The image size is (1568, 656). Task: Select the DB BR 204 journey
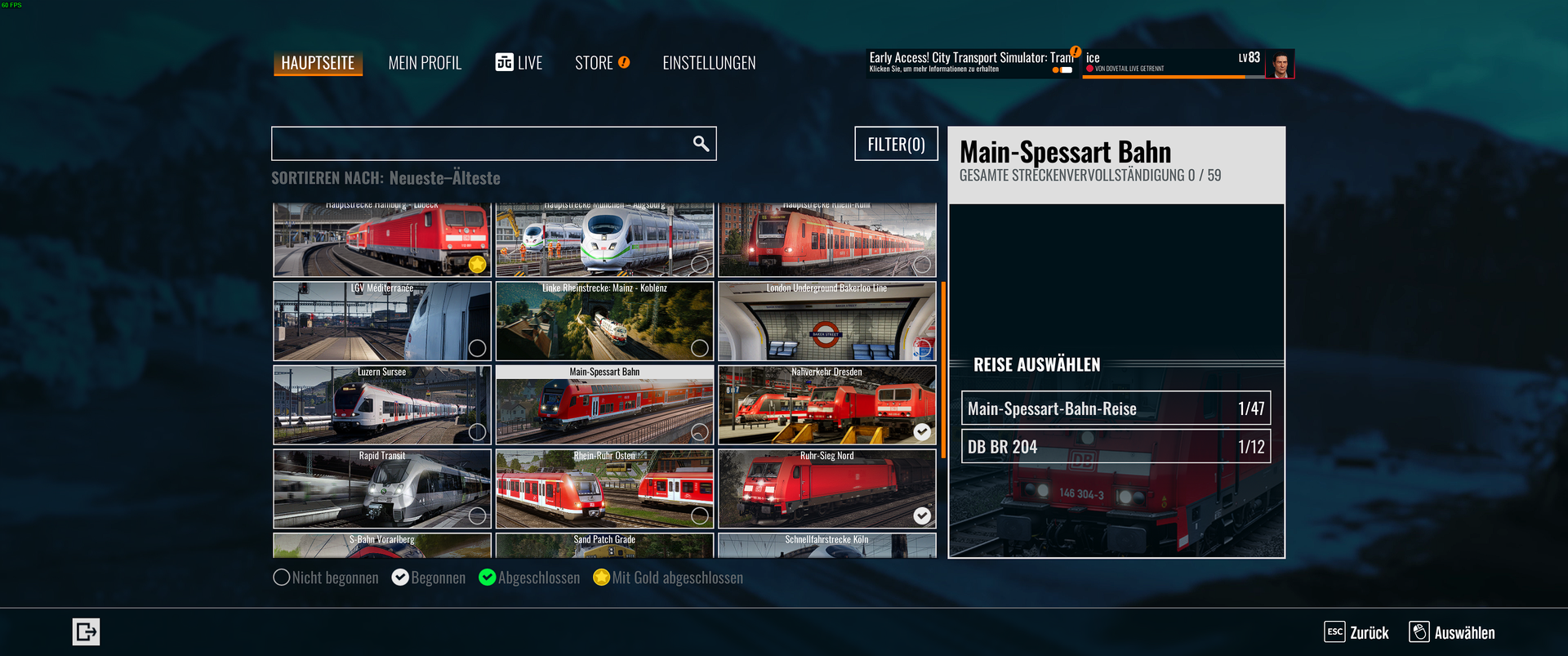[x=1116, y=447]
